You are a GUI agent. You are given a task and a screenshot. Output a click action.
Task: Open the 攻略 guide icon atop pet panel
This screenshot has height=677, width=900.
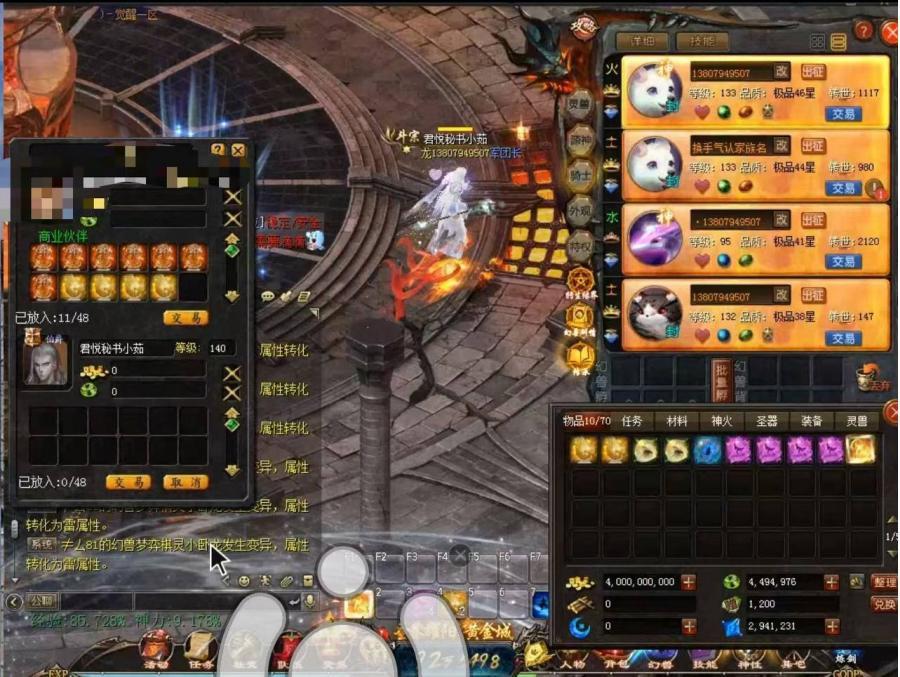click(583, 27)
